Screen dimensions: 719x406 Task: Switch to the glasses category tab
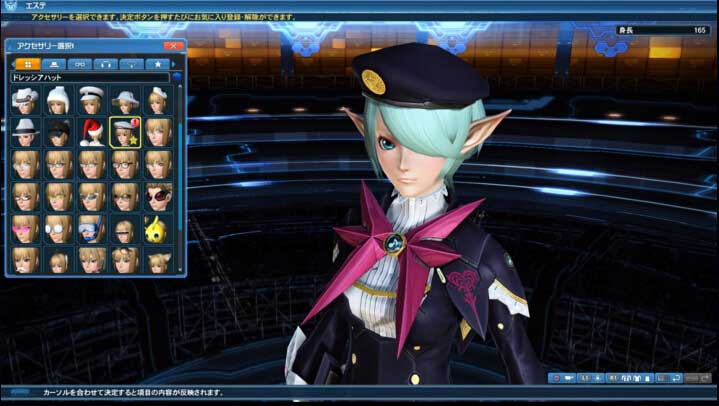click(81, 63)
